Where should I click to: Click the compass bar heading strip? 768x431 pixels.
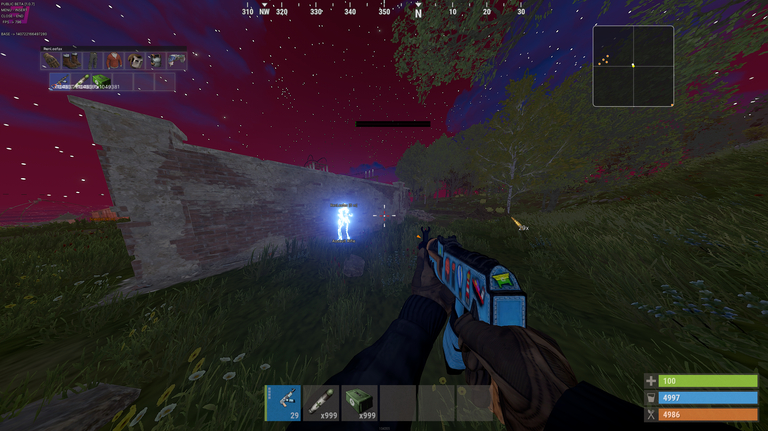pyautogui.click(x=384, y=11)
